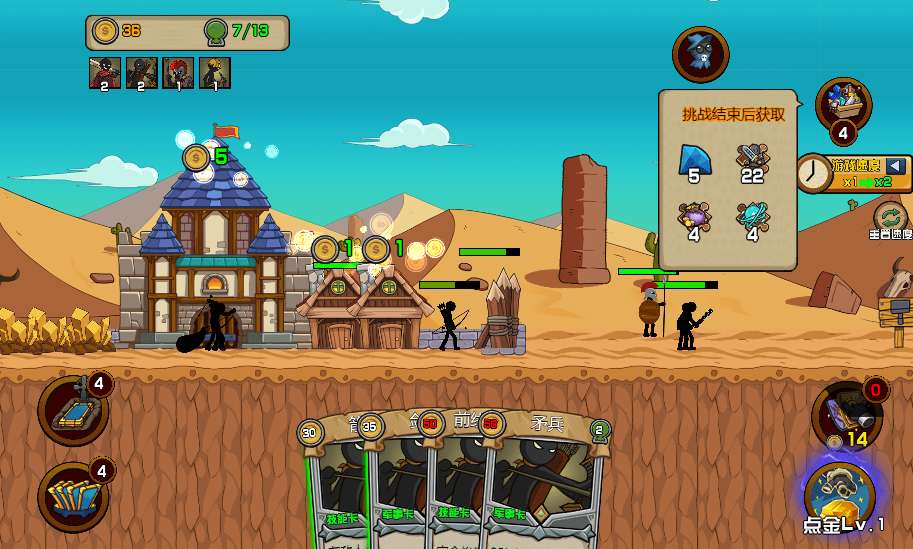Image resolution: width=913 pixels, height=549 pixels.
Task: Open the treasure basket icon showing 4
Action: click(x=843, y=106)
